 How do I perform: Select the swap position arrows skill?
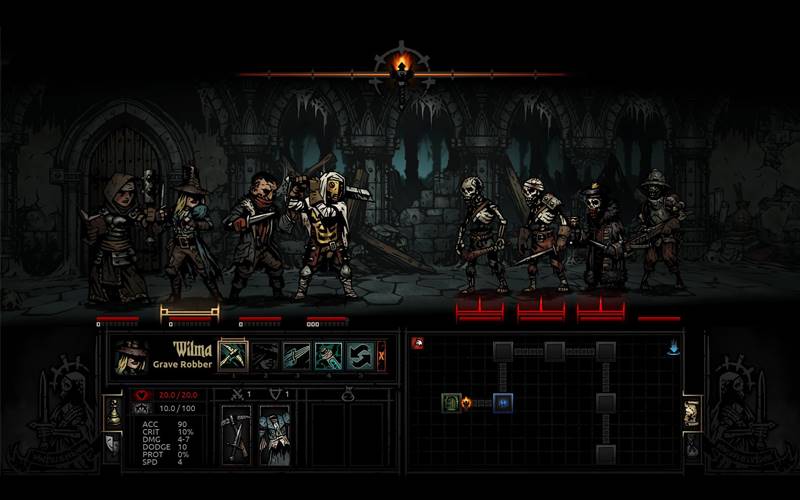(360, 356)
